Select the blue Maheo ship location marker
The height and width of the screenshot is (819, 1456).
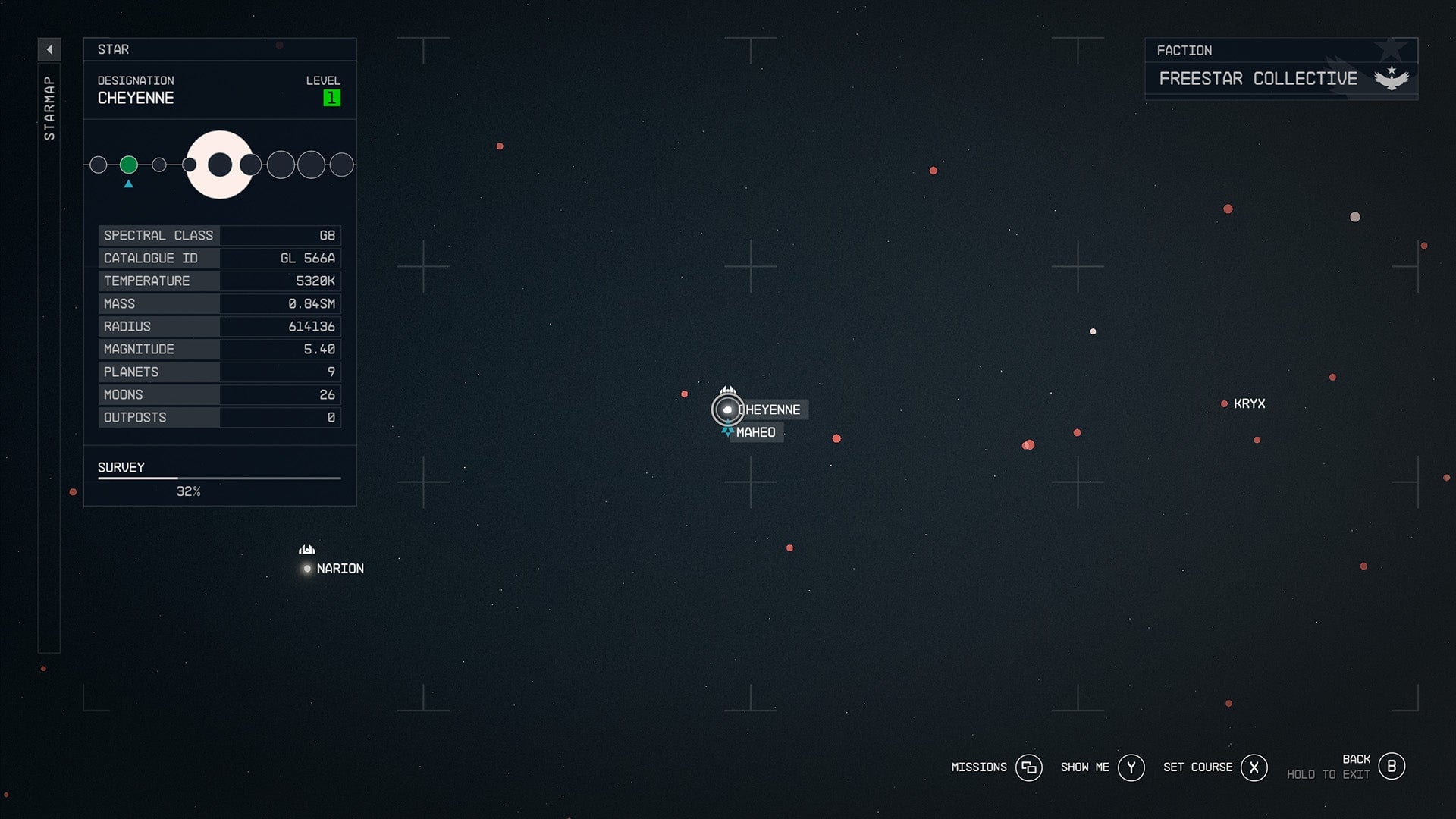pyautogui.click(x=727, y=432)
